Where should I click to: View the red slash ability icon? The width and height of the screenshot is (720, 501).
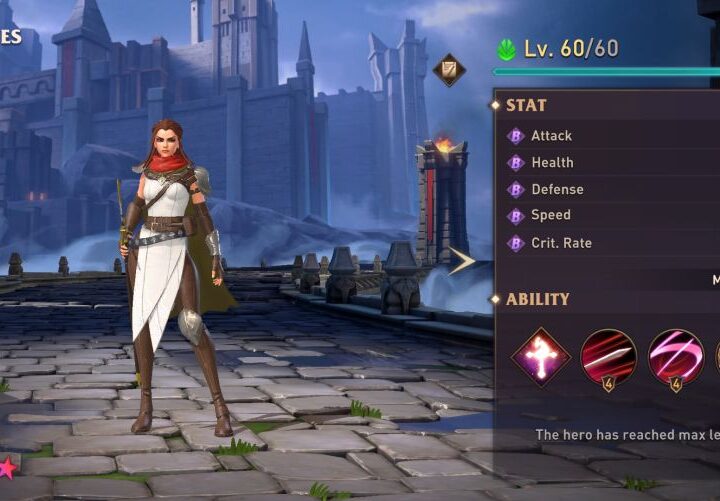608,357
